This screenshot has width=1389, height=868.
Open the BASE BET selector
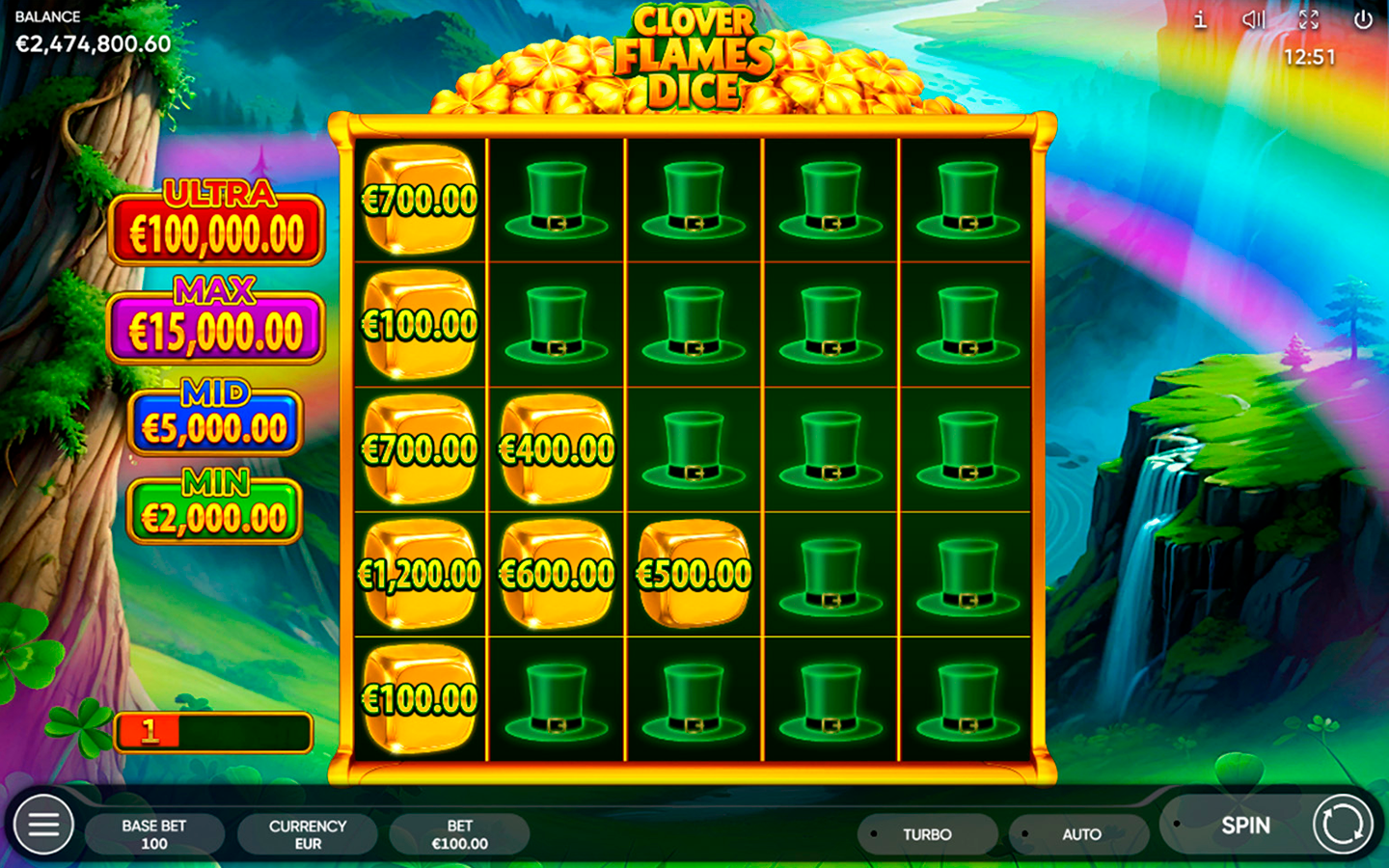(153, 833)
